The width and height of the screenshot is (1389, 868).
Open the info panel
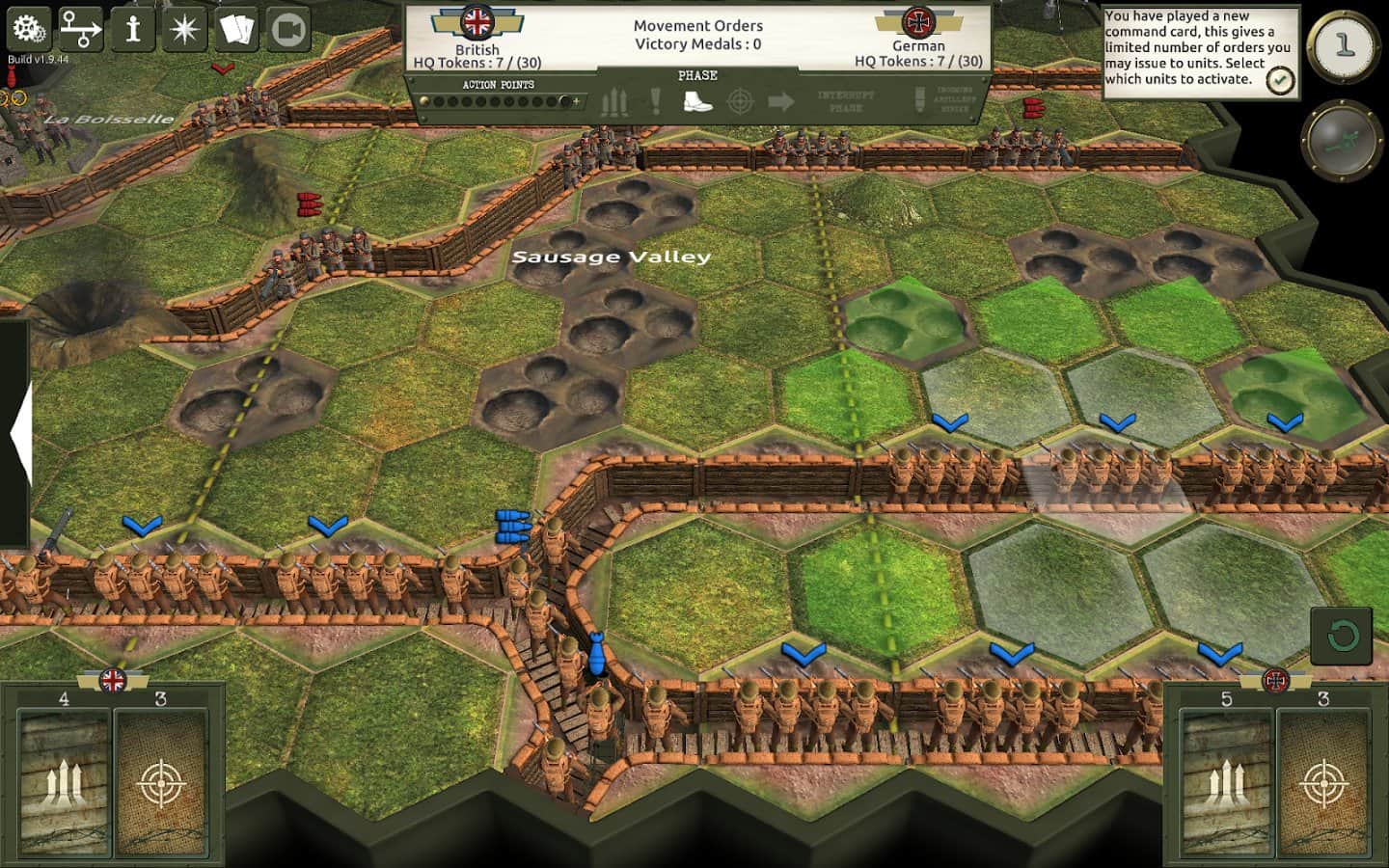[133, 29]
